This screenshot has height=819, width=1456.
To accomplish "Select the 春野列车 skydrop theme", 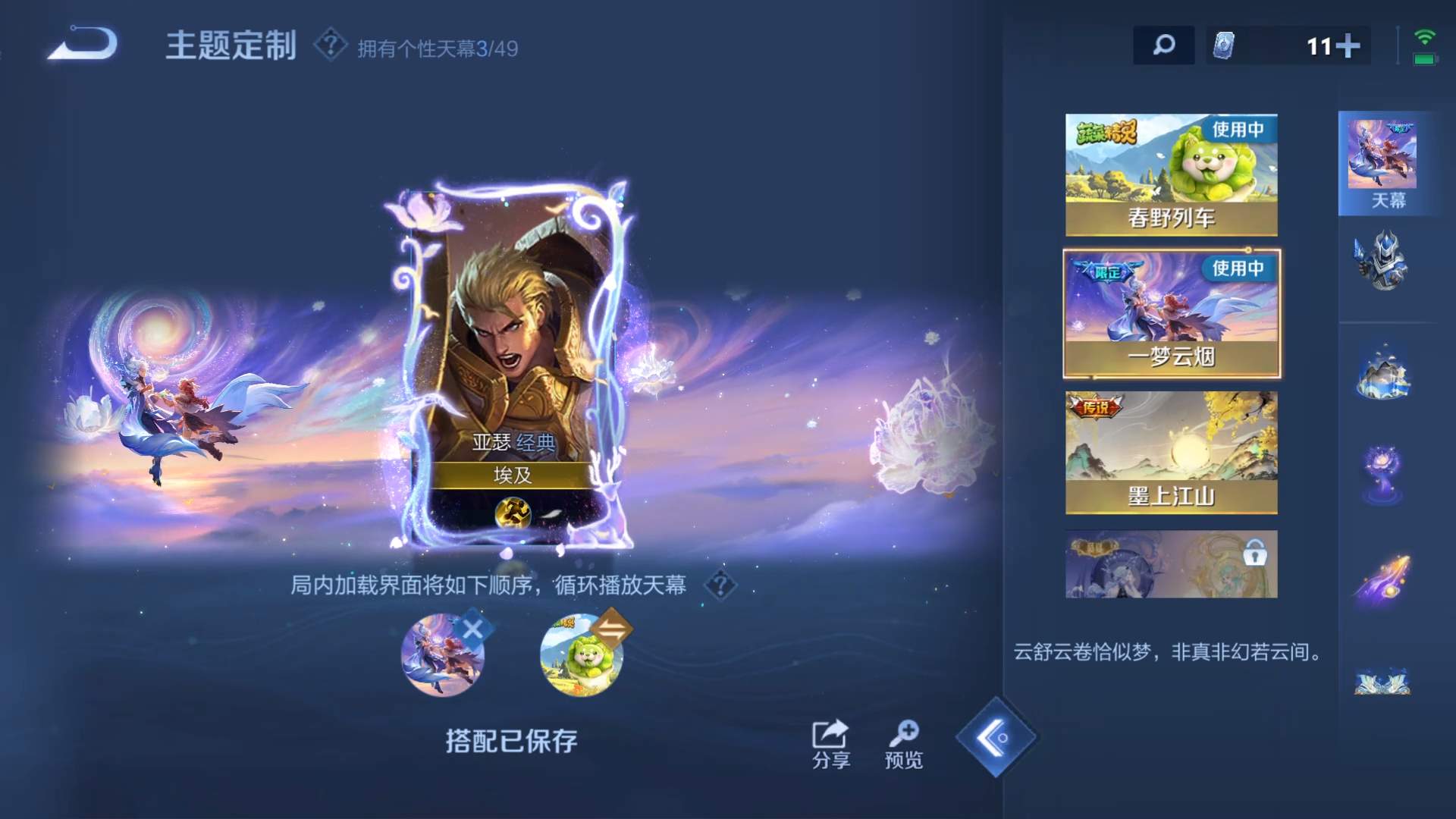I will [1171, 174].
